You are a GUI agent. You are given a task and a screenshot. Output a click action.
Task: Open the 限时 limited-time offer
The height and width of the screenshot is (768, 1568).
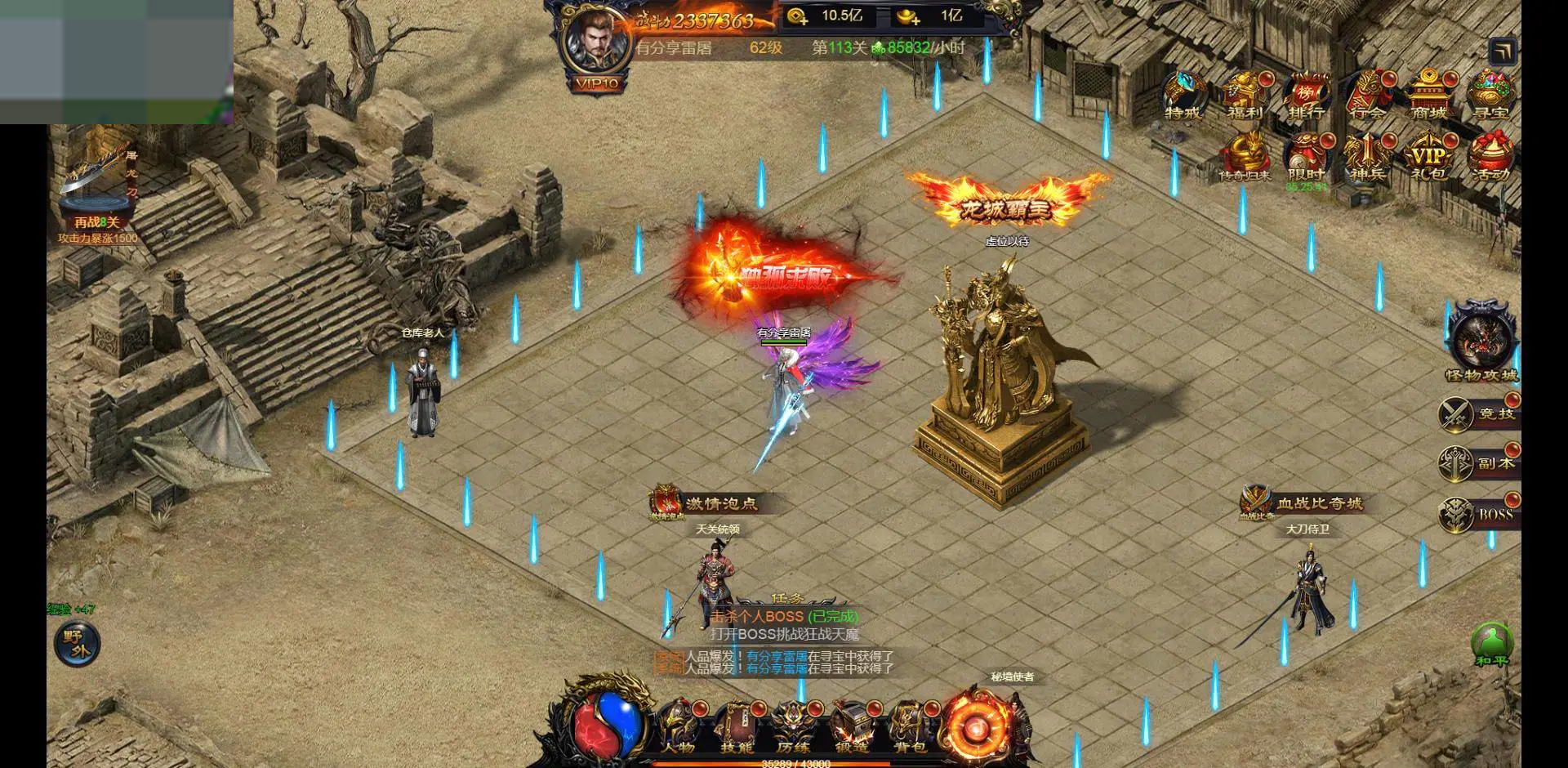click(1306, 156)
